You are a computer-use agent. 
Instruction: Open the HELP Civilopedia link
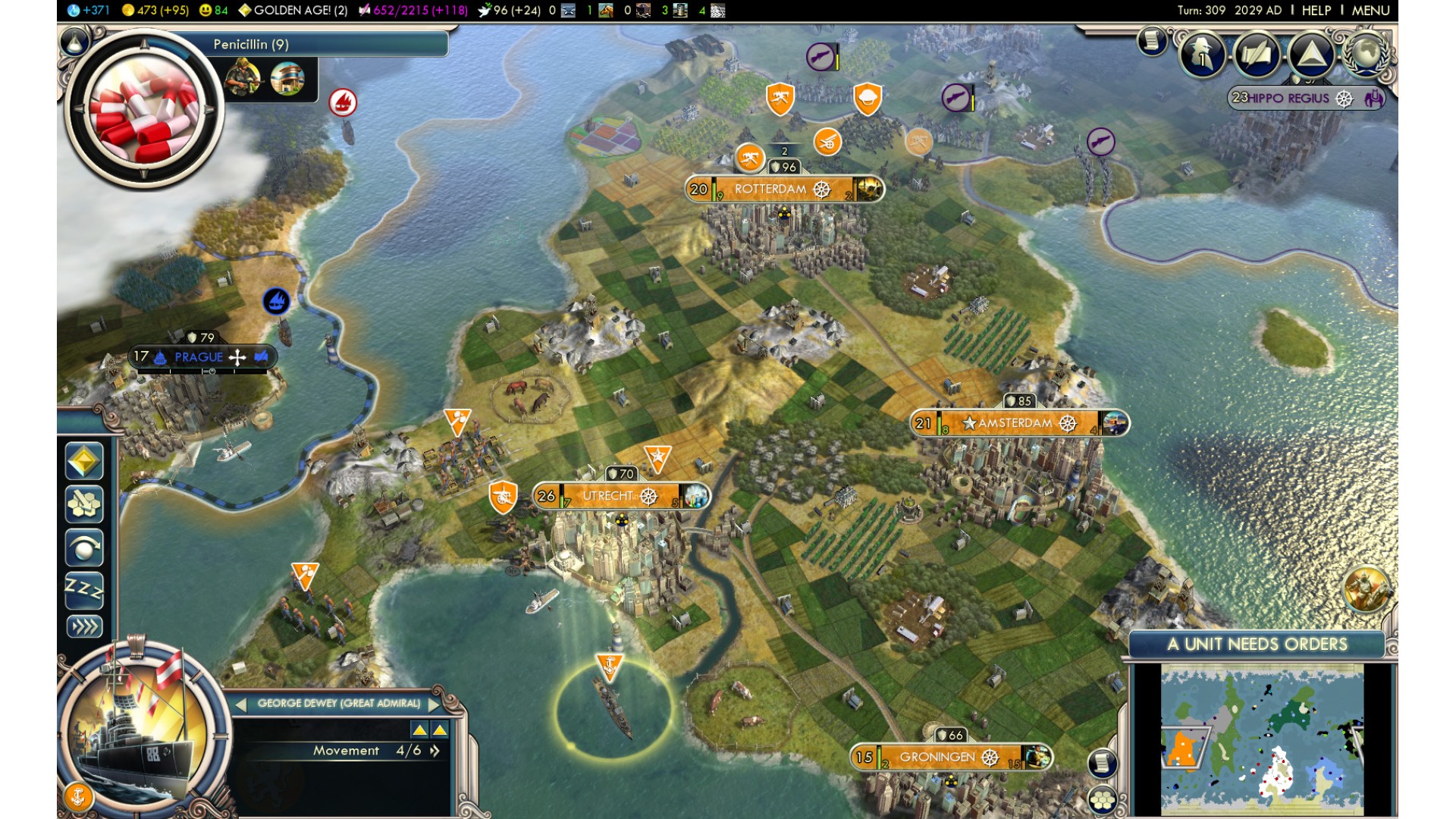[x=1316, y=11]
